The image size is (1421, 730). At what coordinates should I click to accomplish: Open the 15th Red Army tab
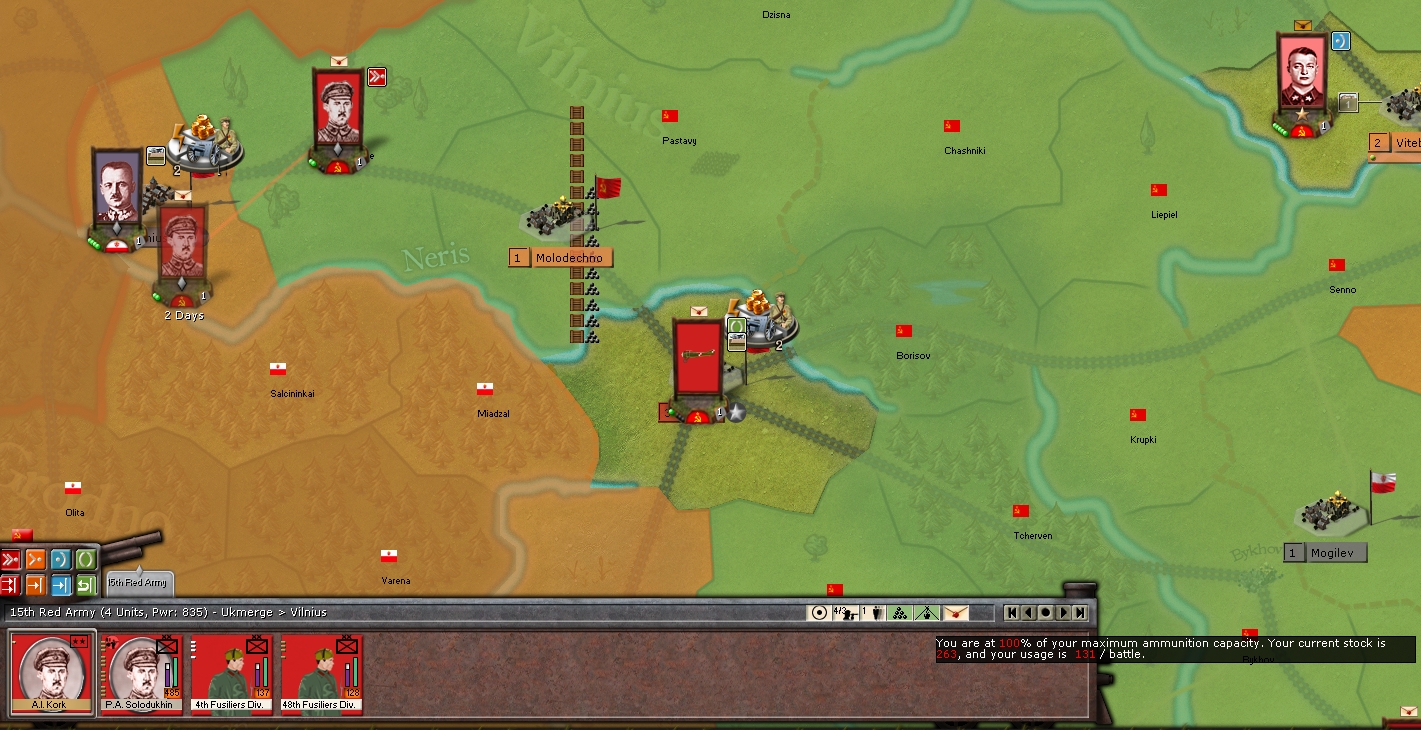[138, 582]
